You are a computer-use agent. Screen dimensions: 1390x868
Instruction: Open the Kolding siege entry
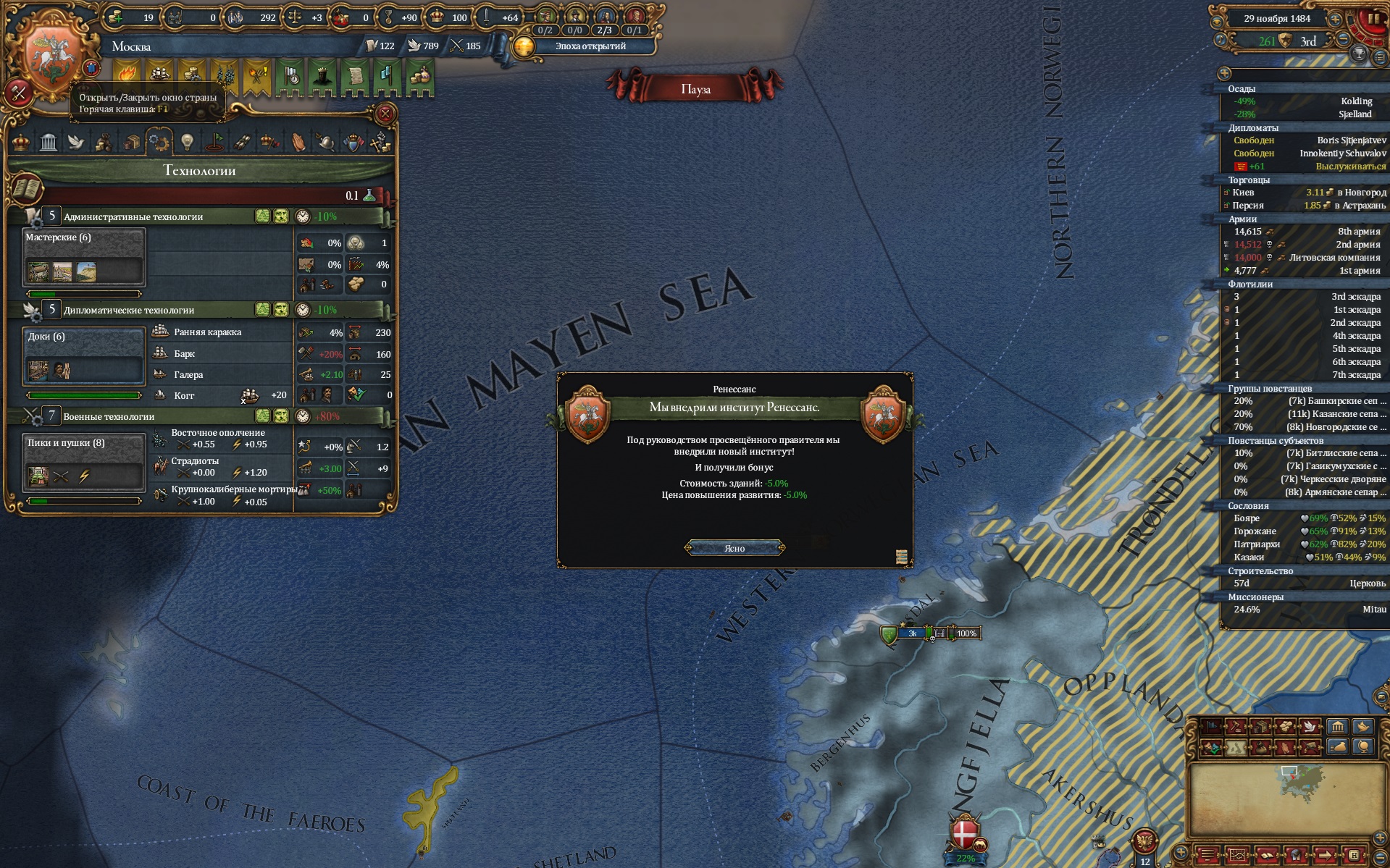1306,101
